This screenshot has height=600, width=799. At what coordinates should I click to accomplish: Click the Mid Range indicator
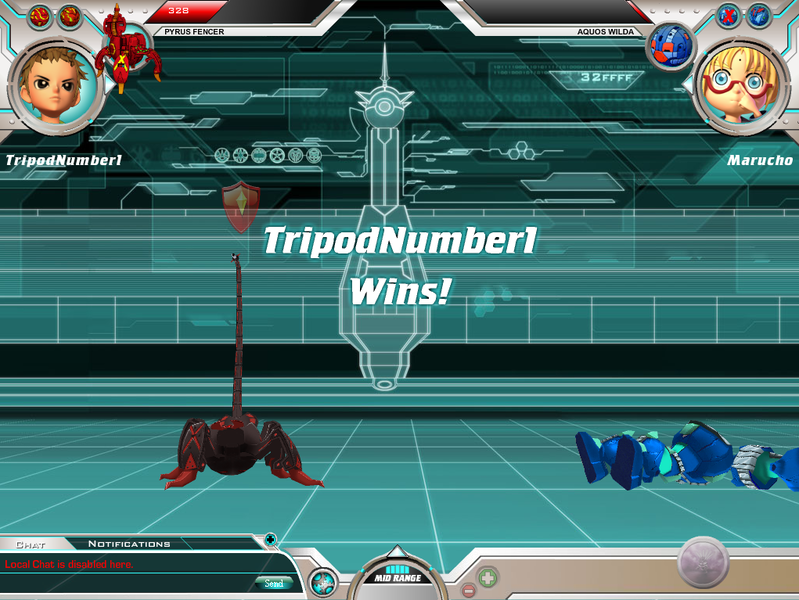pos(397,574)
